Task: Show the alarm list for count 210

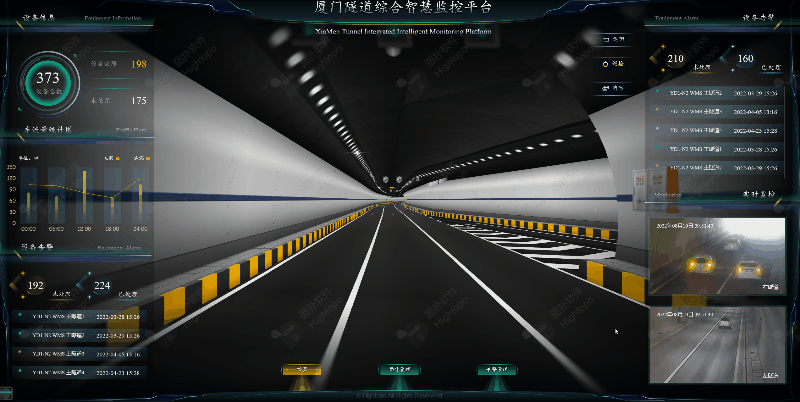Action: (x=678, y=61)
